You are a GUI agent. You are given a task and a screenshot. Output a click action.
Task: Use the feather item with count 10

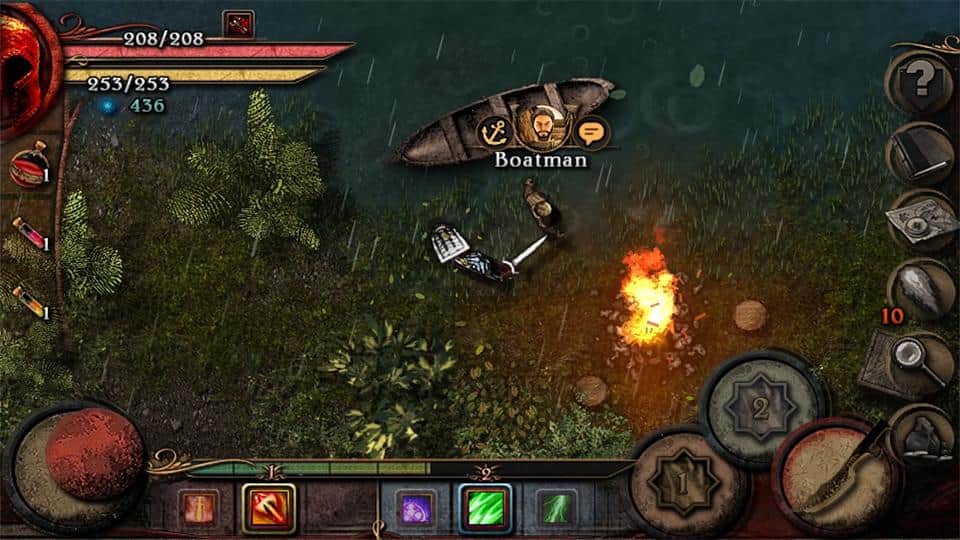point(920,290)
